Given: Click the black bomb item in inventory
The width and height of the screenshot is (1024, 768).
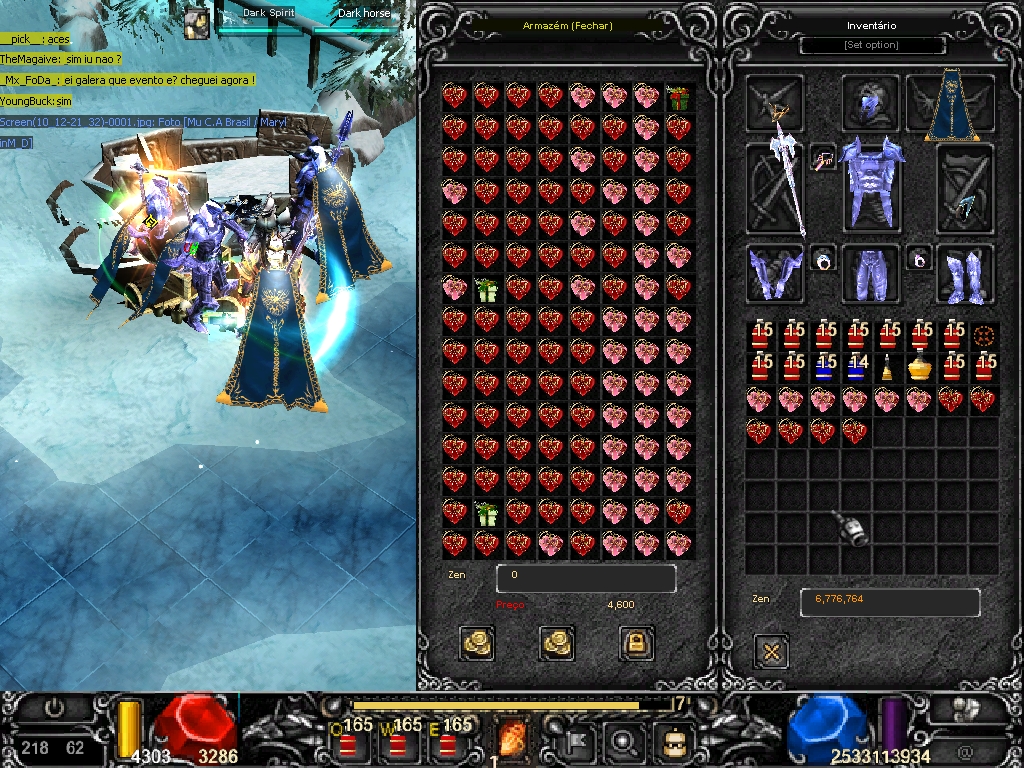Looking at the screenshot, I should [853, 527].
